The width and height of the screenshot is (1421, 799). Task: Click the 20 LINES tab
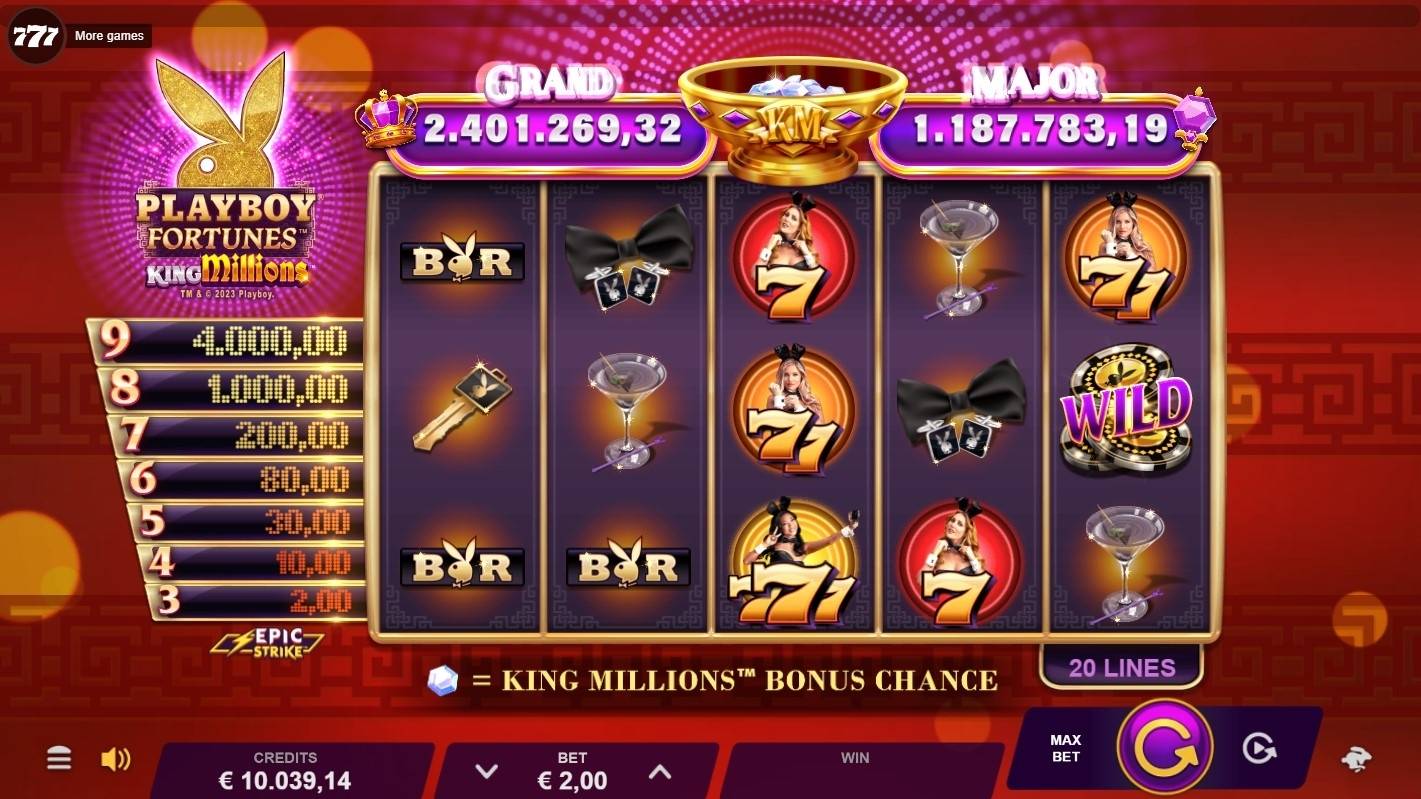click(x=1122, y=667)
